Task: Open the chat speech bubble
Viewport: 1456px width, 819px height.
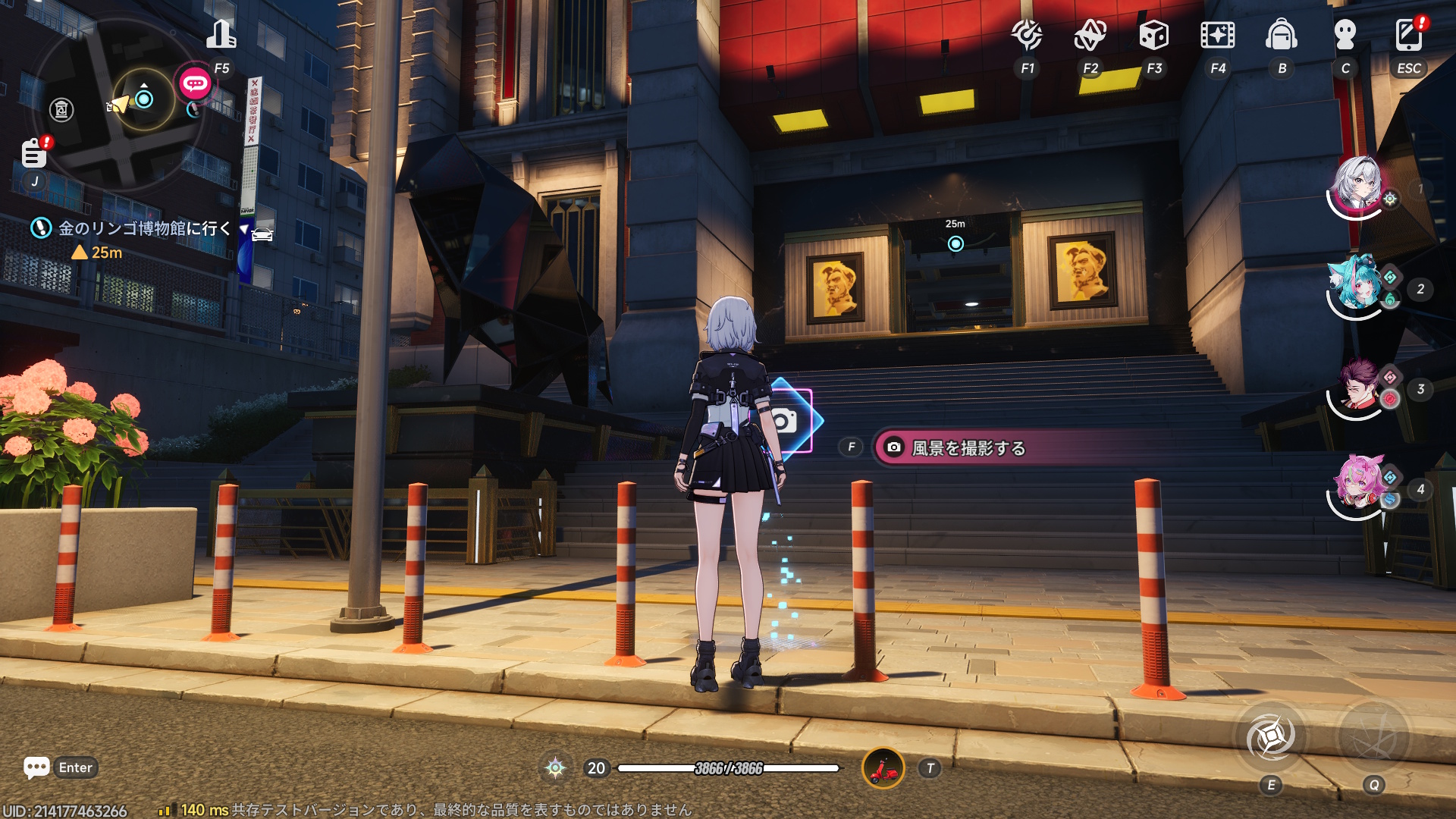Action: pyautogui.click(x=36, y=767)
